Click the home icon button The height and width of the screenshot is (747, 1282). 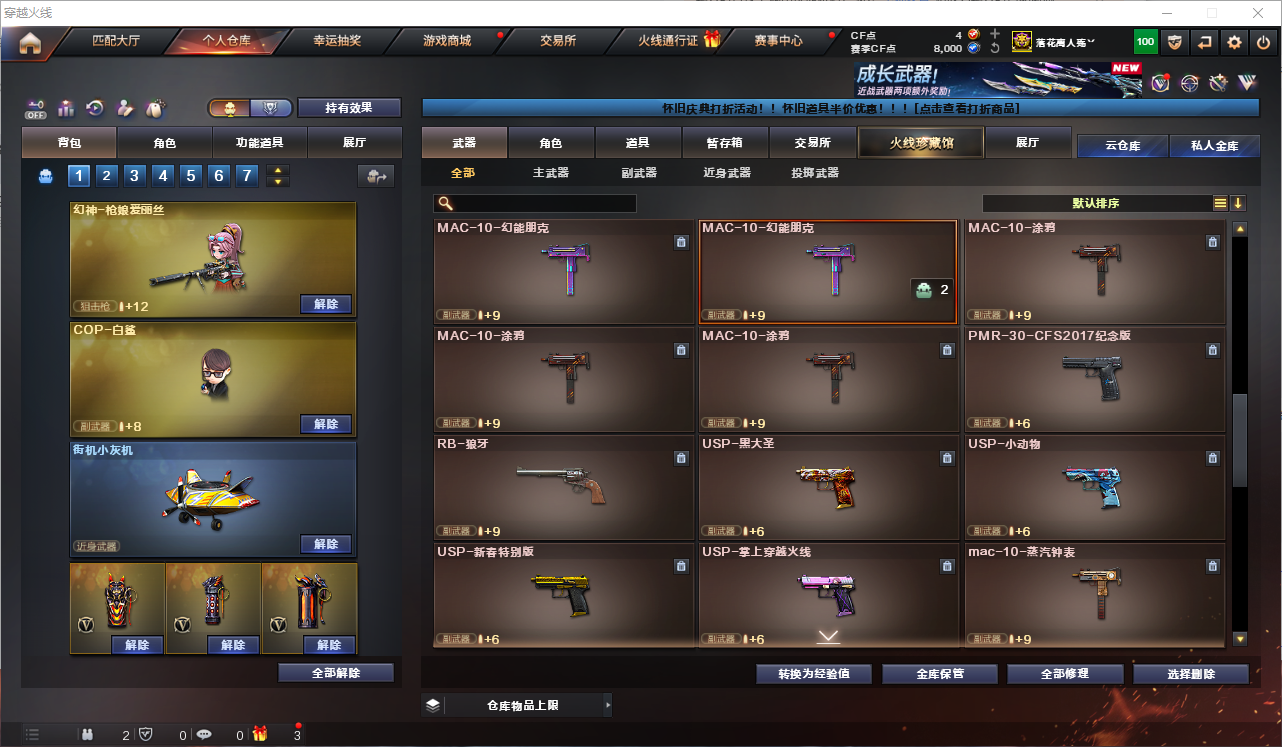click(30, 42)
